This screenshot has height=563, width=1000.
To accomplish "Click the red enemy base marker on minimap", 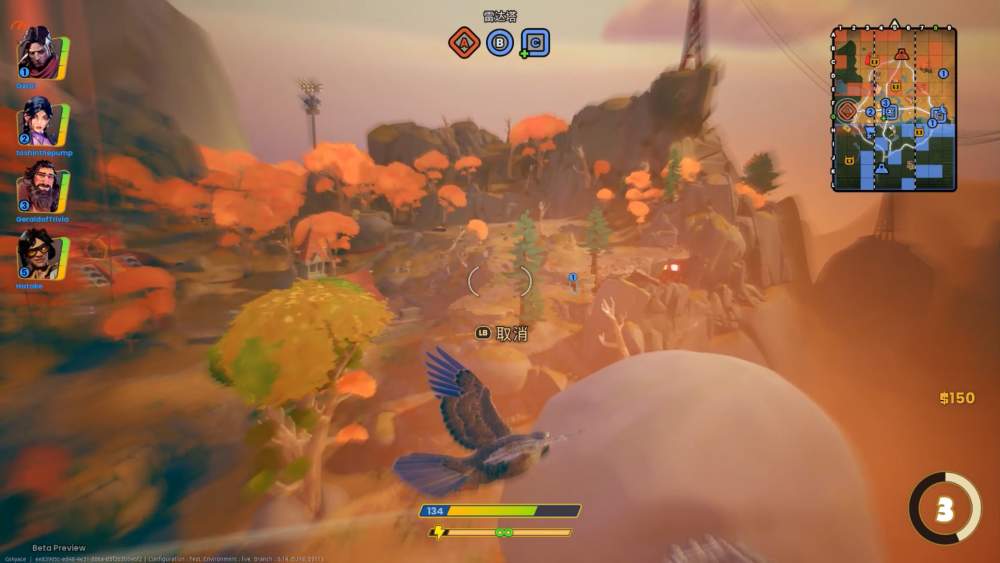I will (902, 54).
